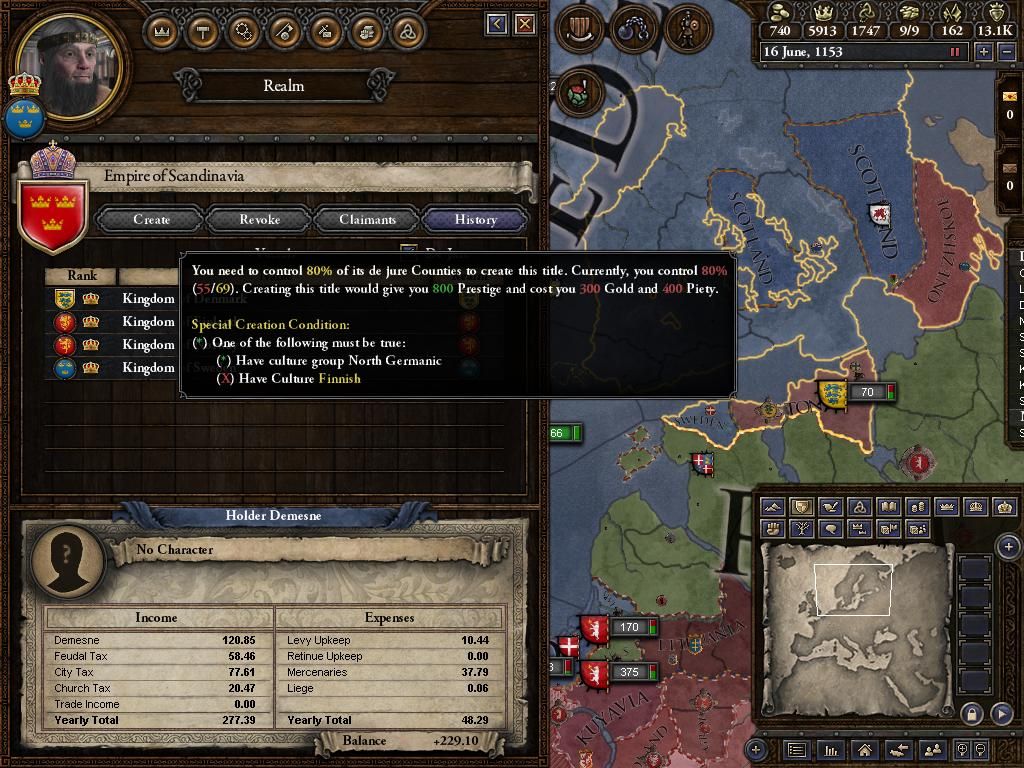Open the ledger bar-chart button
The height and width of the screenshot is (768, 1024).
point(830,749)
